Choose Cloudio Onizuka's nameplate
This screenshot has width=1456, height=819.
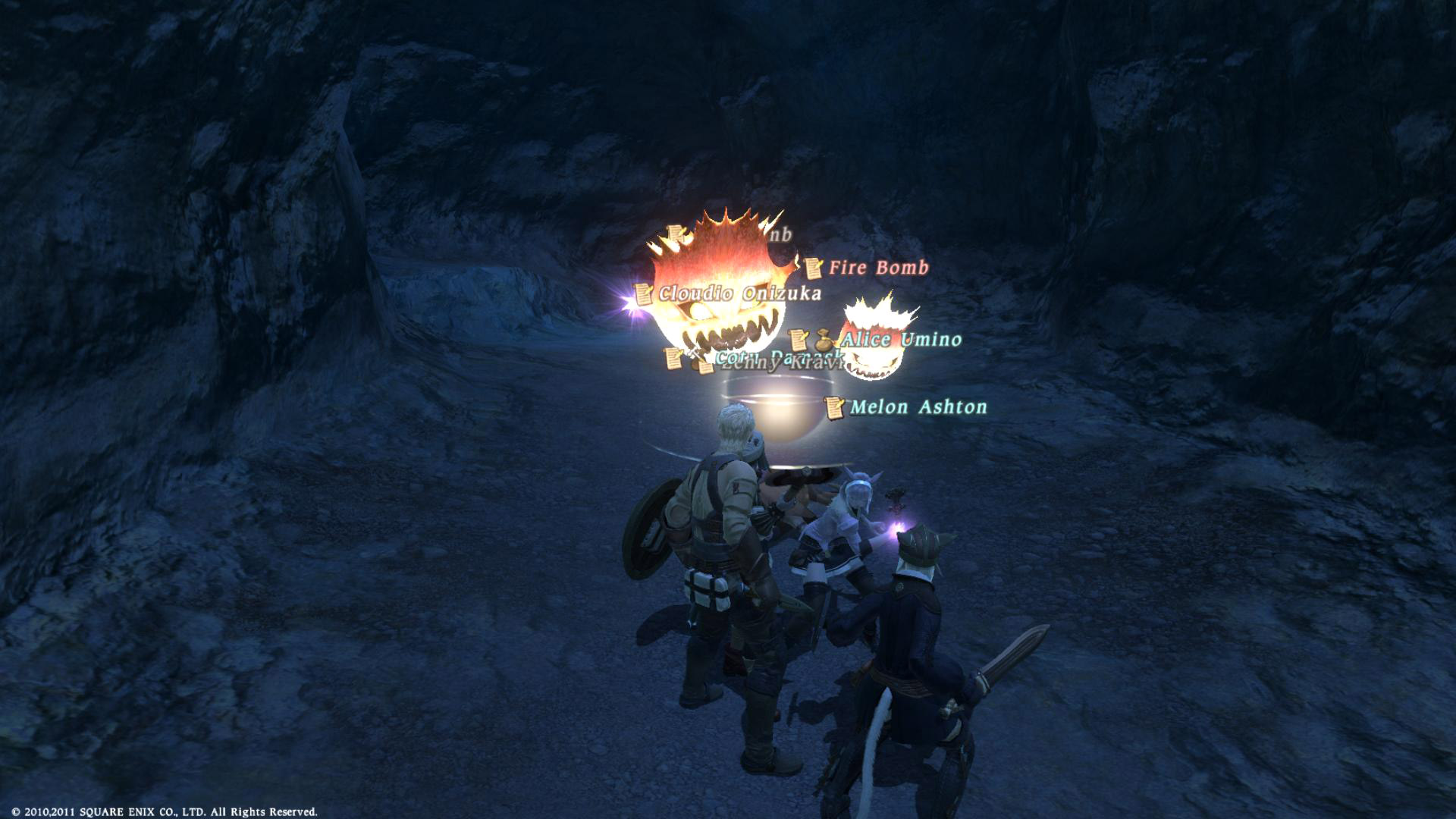[739, 293]
